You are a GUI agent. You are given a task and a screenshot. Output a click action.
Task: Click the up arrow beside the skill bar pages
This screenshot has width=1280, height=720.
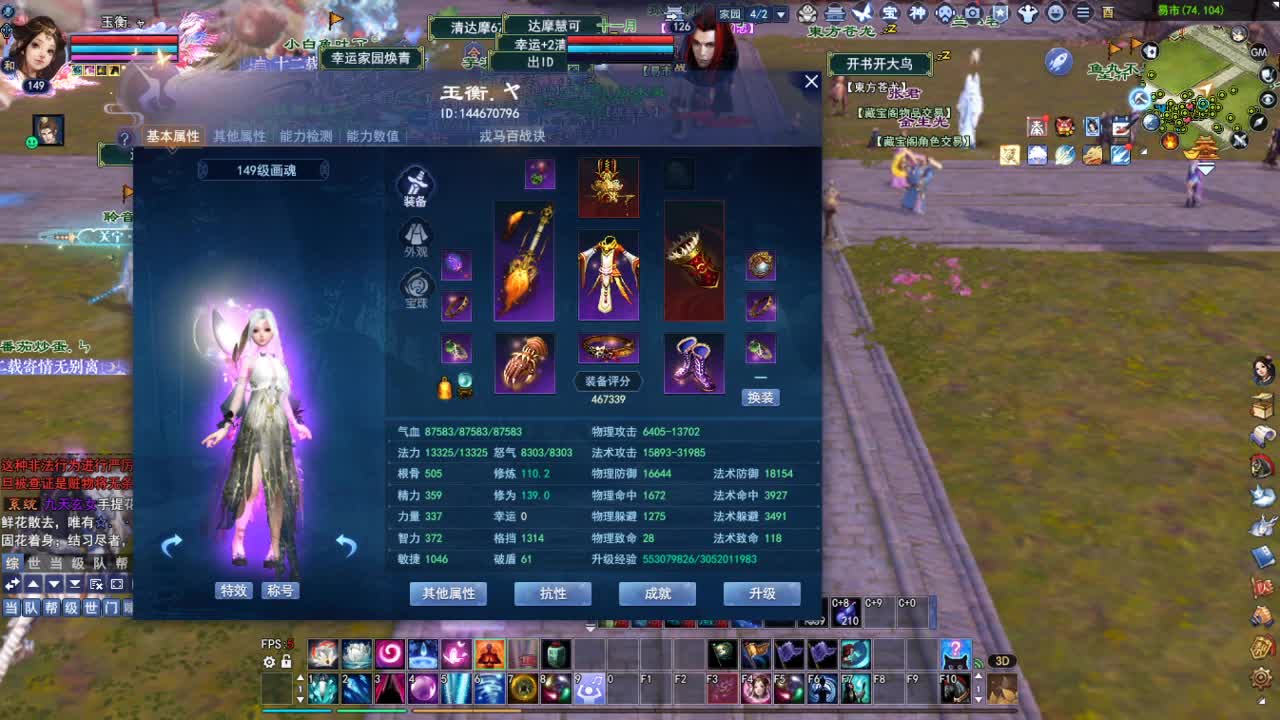coord(300,677)
